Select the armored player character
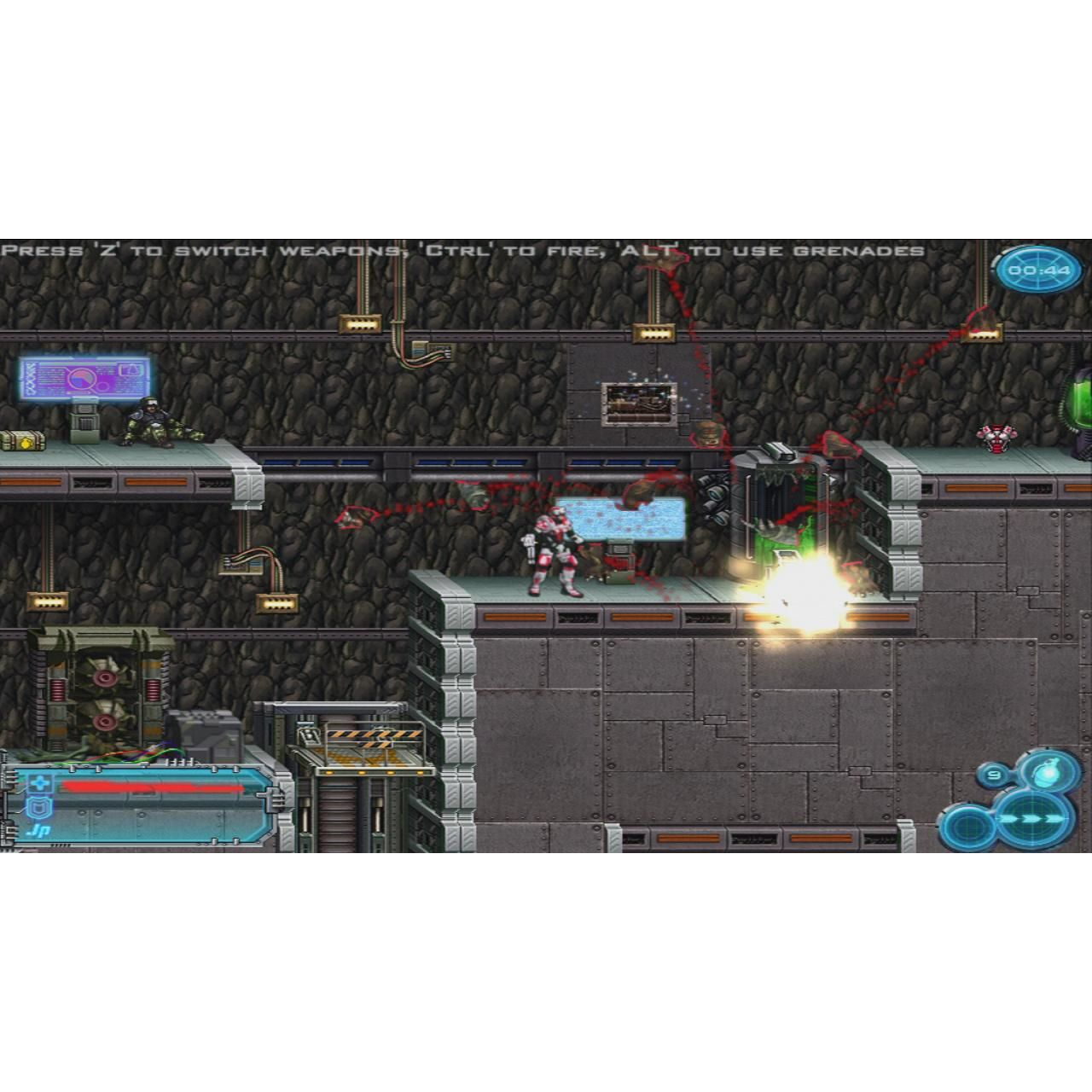Viewport: 1092px width, 1092px height. coord(550,555)
